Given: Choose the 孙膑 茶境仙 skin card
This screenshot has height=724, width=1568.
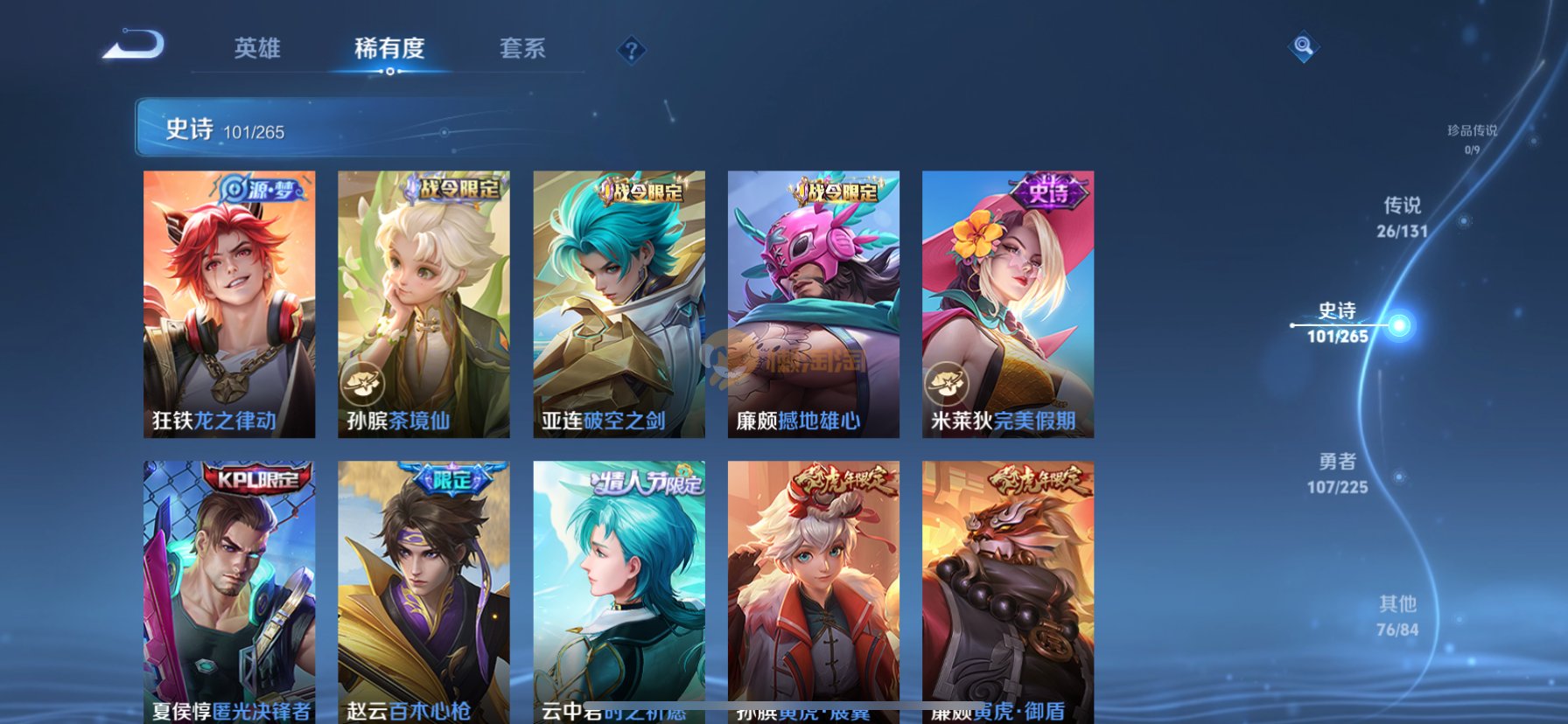Looking at the screenshot, I should tap(423, 303).
